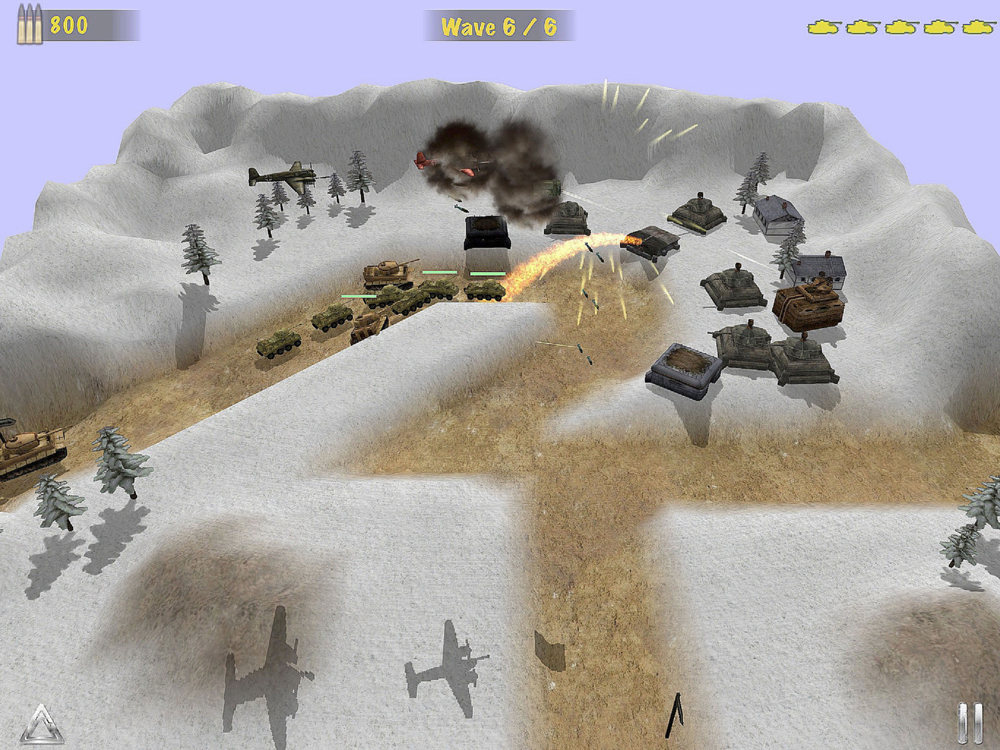Tap the triangle button in the corner
The width and height of the screenshot is (1000, 750).
[41, 724]
